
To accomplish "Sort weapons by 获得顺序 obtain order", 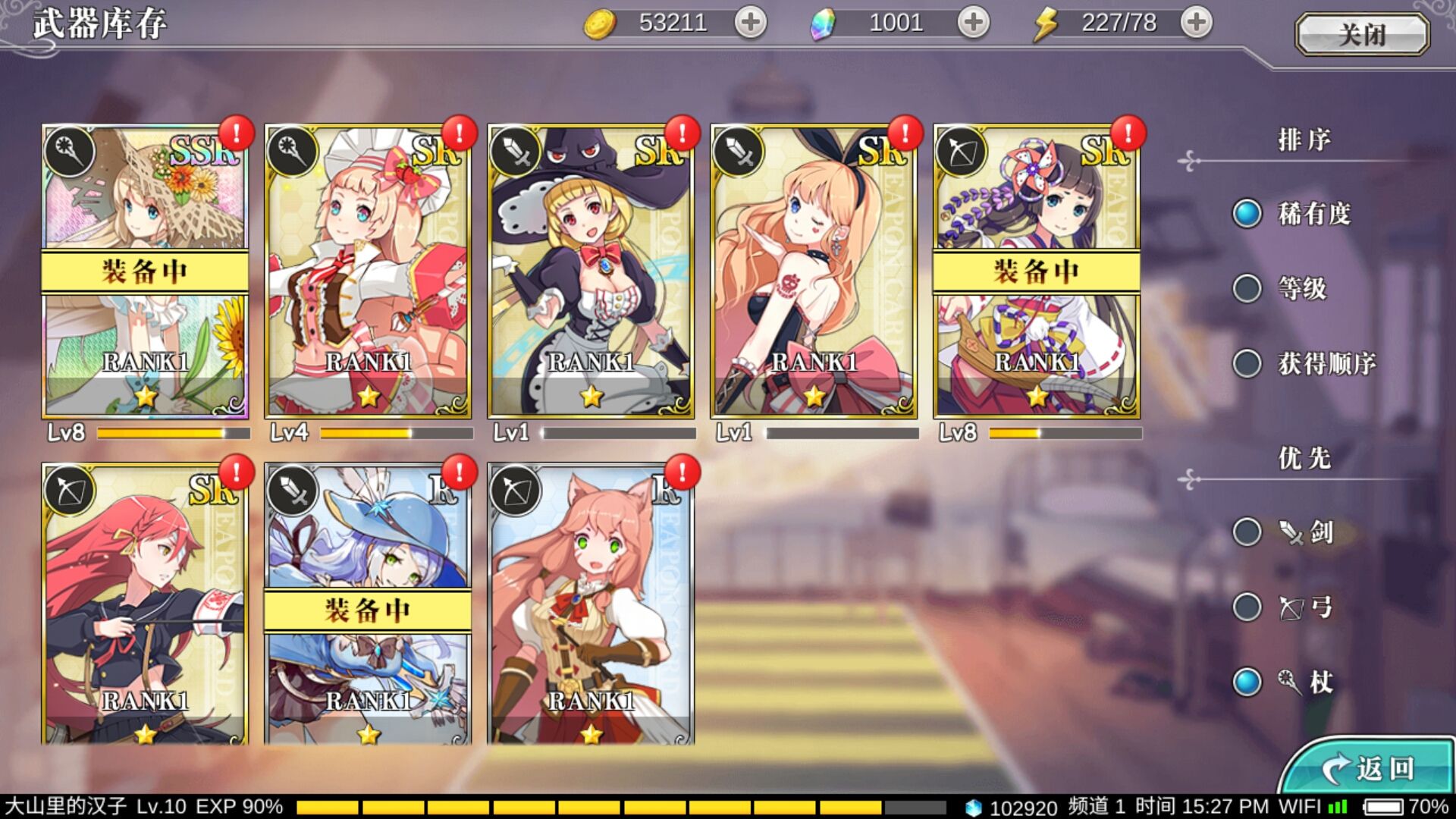I will 1247,363.
